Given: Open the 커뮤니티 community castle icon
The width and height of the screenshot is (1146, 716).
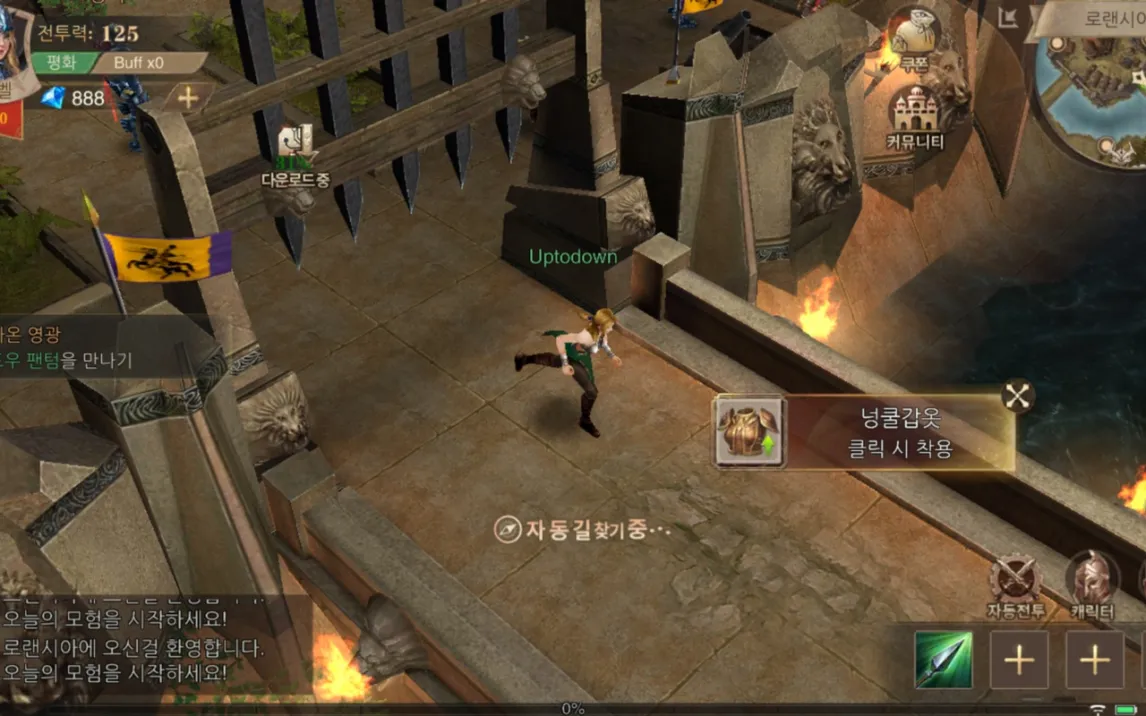Looking at the screenshot, I should (x=915, y=115).
